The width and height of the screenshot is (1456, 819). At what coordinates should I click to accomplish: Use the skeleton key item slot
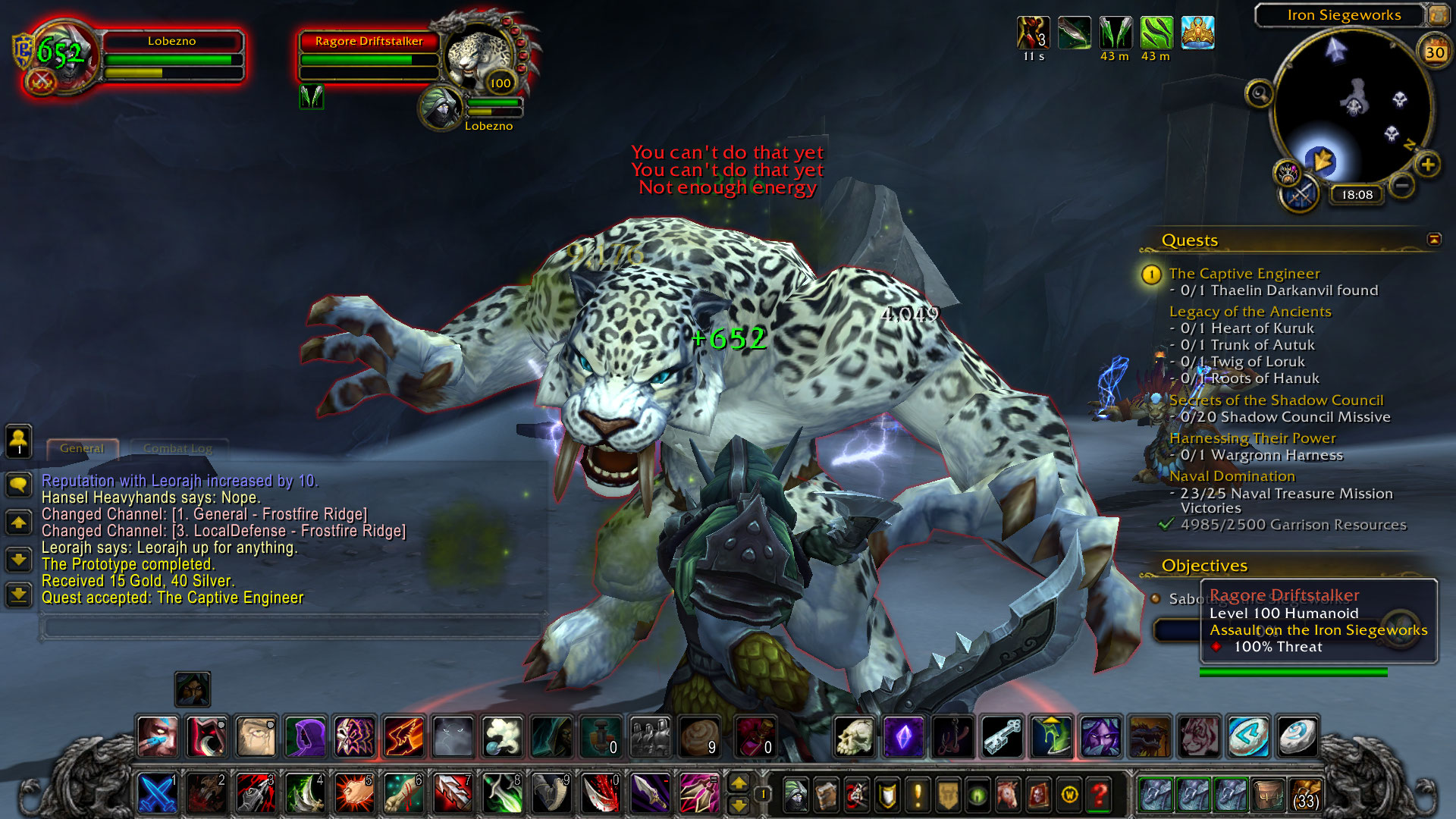click(x=1003, y=736)
